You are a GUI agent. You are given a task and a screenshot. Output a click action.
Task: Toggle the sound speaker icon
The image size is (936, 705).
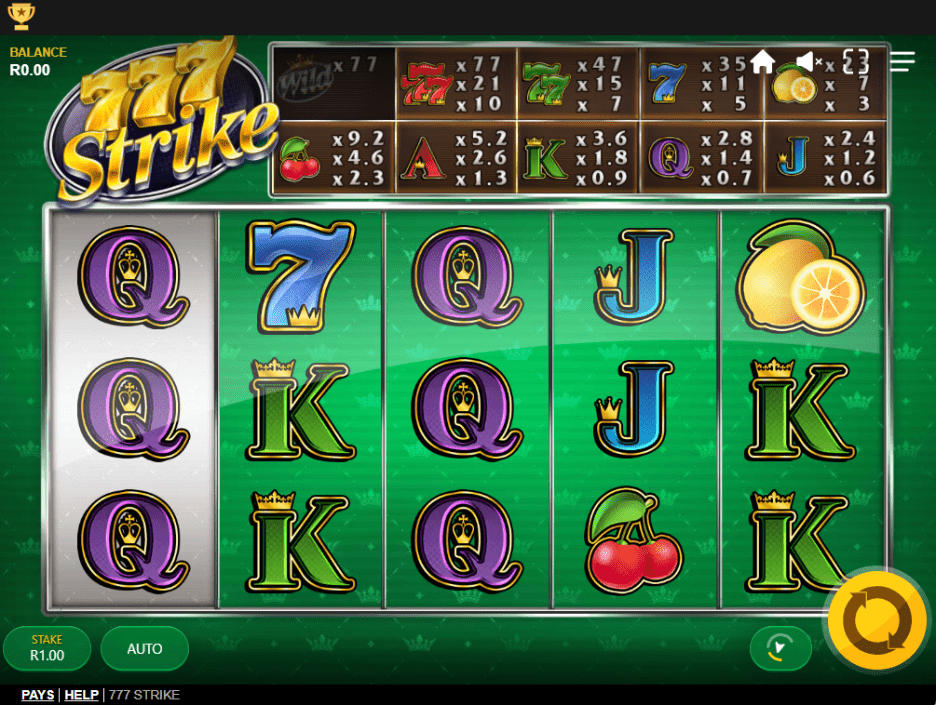tap(808, 62)
